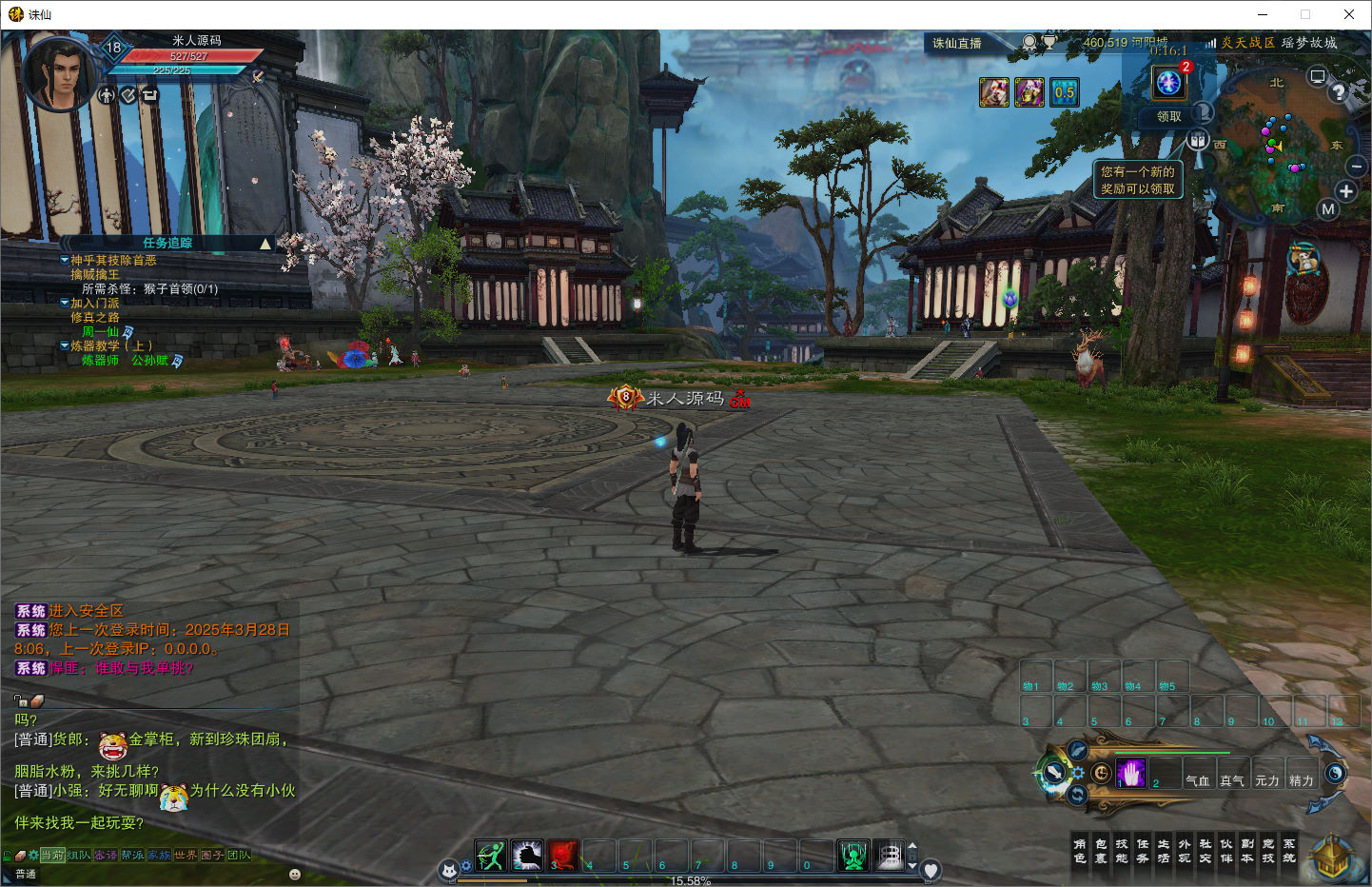Activate the green archer skill in hotbar
Viewport: 1372px width, 887px height.
(491, 856)
